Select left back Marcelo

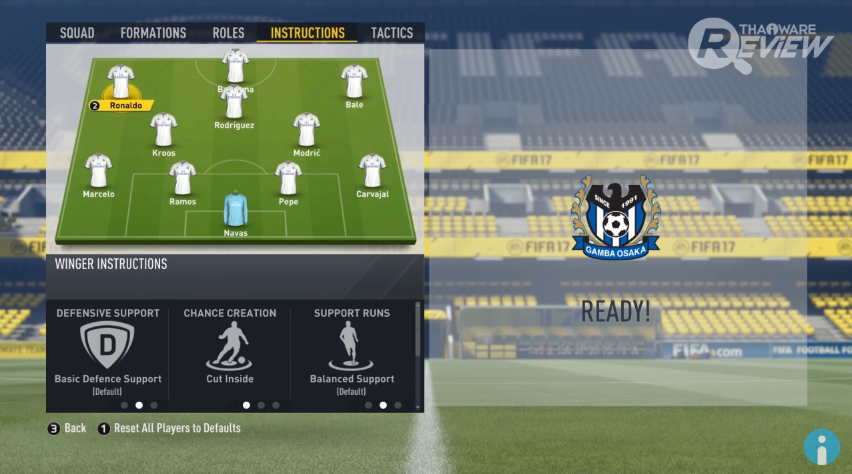tap(98, 172)
